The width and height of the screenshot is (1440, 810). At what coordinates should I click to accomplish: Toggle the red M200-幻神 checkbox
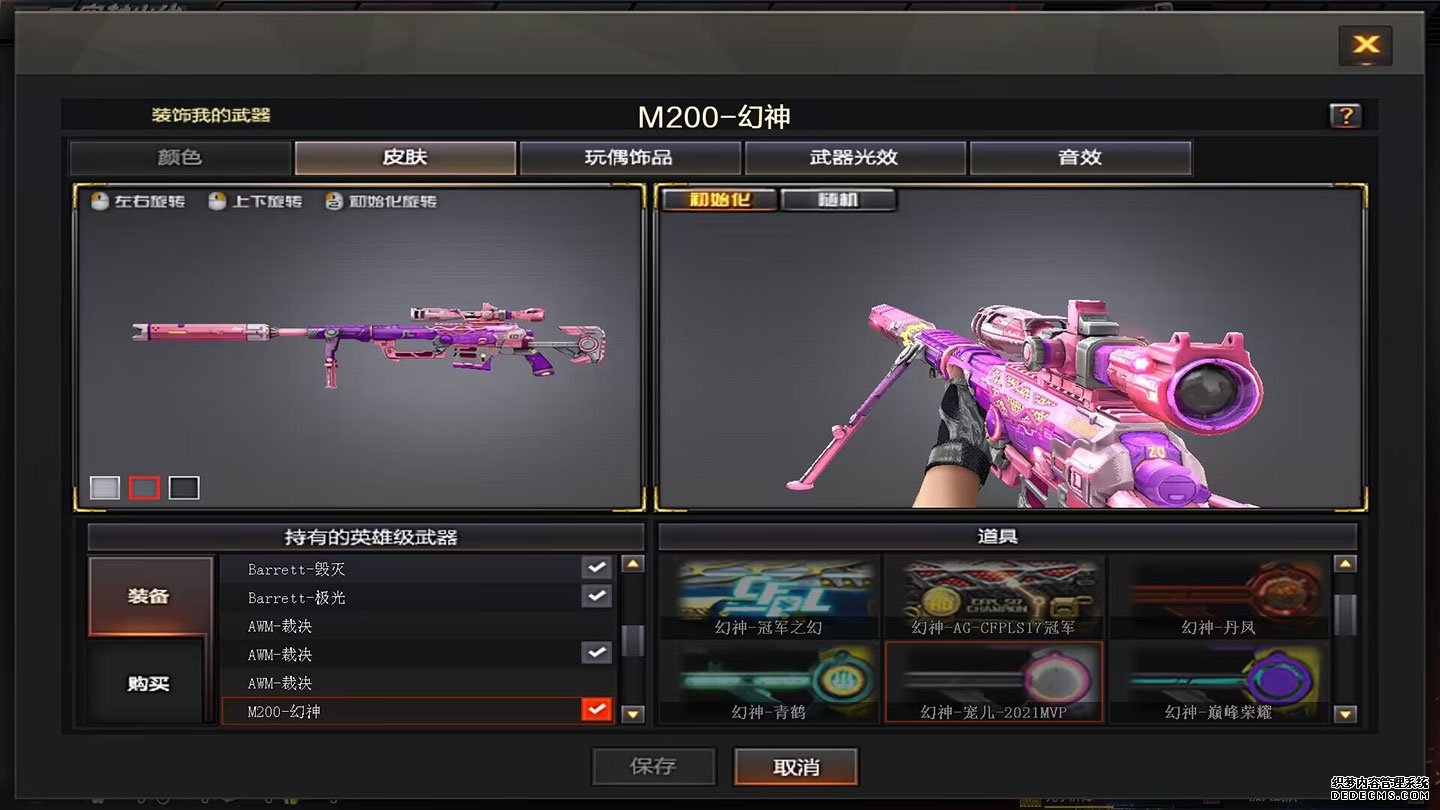(597, 711)
